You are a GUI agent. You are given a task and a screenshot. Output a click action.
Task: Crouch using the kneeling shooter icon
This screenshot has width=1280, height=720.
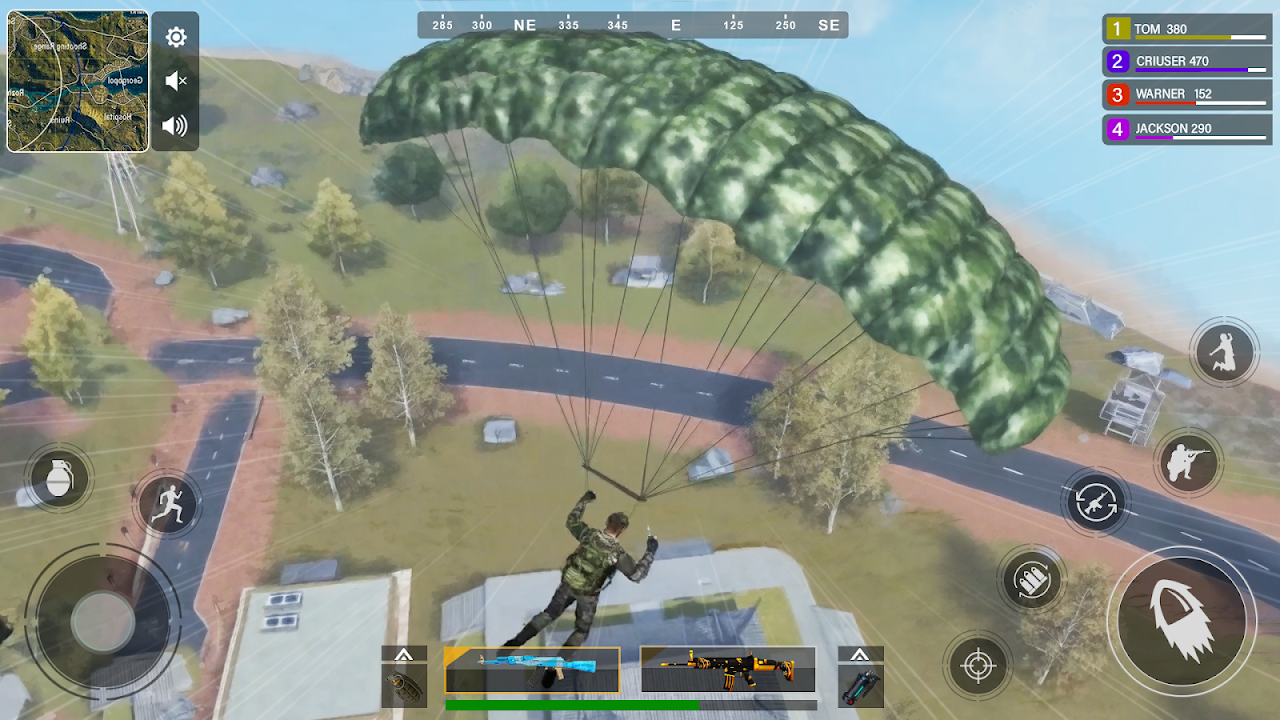[x=1189, y=462]
